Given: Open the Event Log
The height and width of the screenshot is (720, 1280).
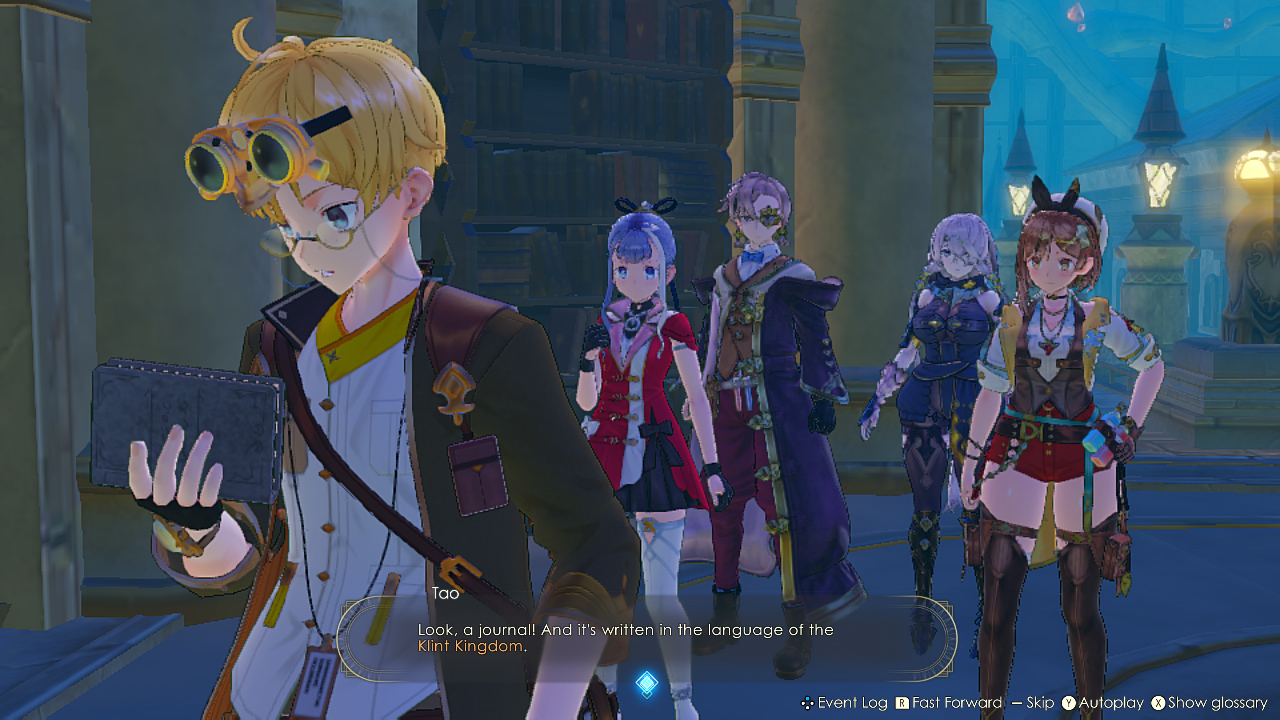Looking at the screenshot, I should coord(842,703).
